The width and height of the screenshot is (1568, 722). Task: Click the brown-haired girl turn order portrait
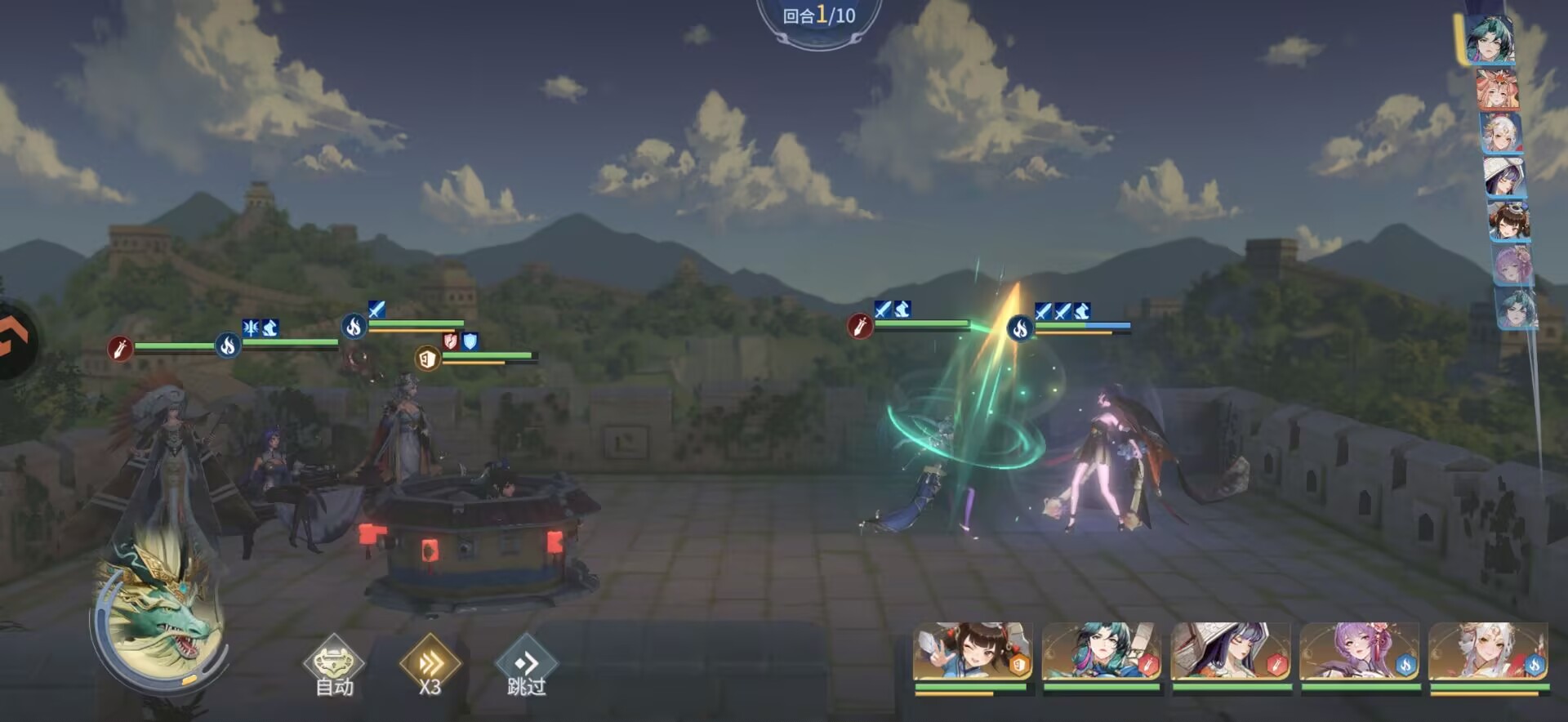tap(1508, 221)
